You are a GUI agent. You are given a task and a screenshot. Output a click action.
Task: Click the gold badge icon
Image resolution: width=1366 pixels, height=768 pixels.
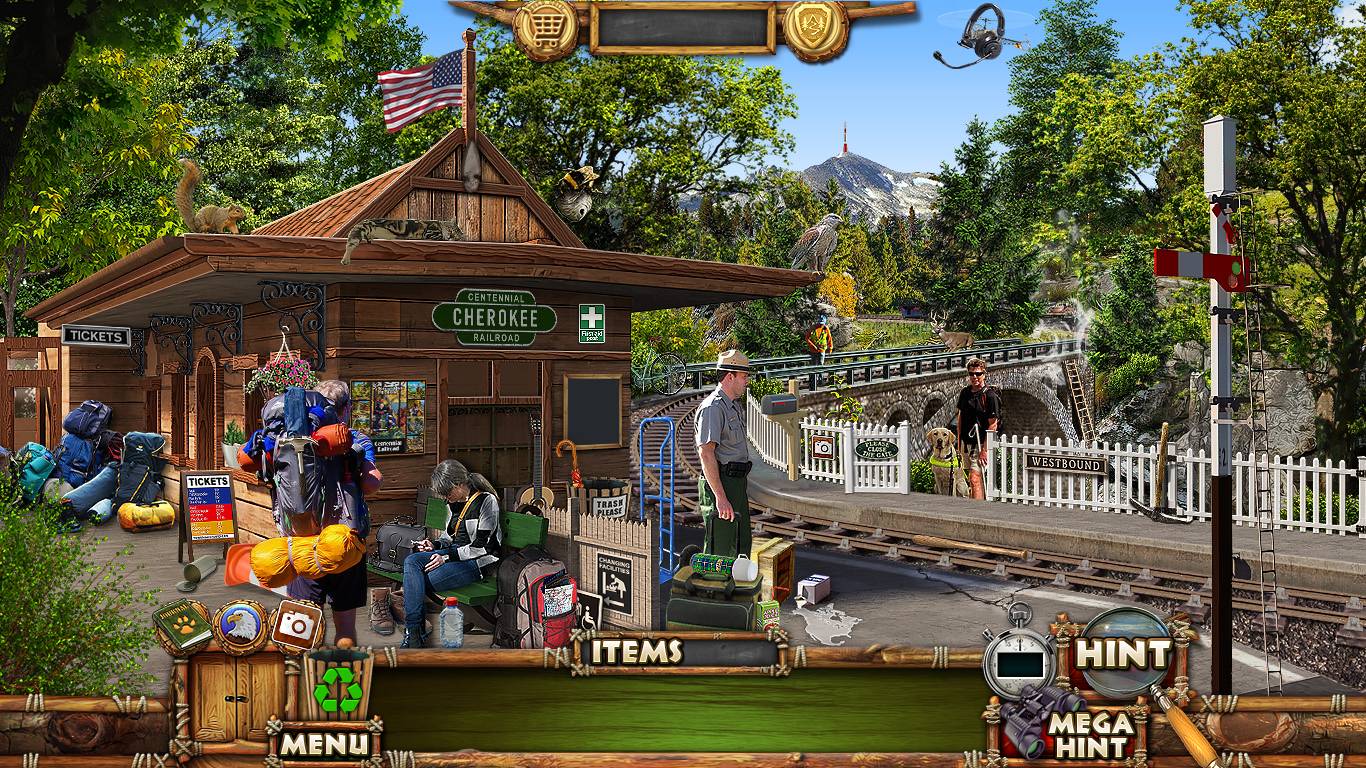tap(815, 29)
